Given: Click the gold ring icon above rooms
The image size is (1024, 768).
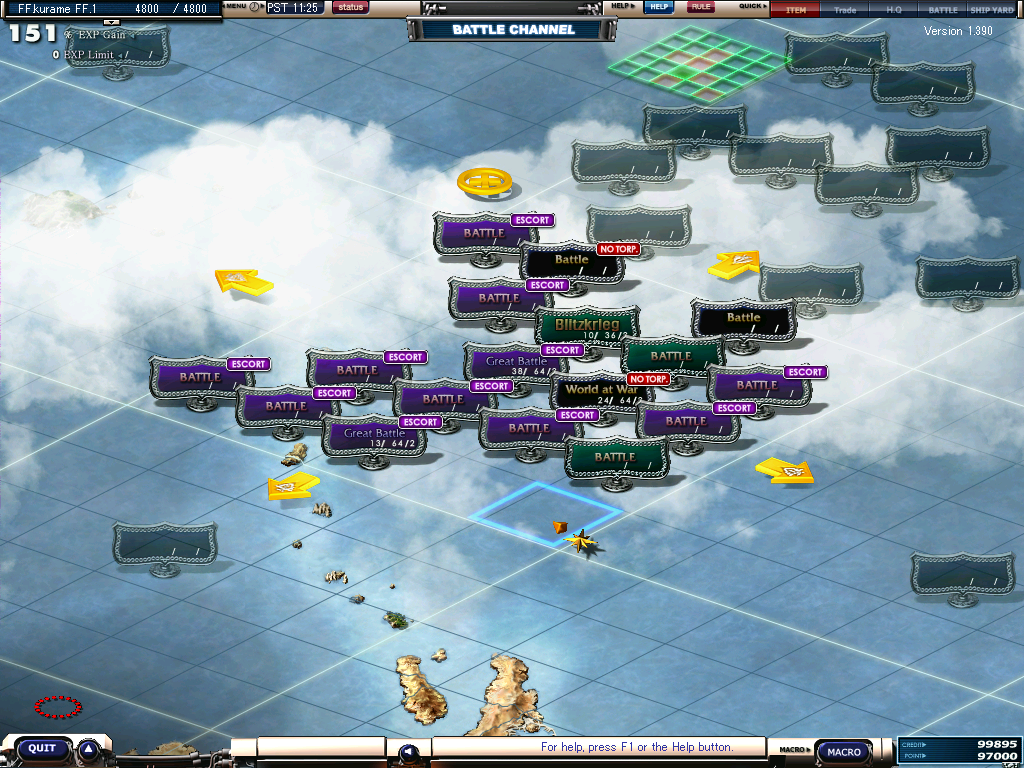Looking at the screenshot, I should pyautogui.click(x=485, y=183).
